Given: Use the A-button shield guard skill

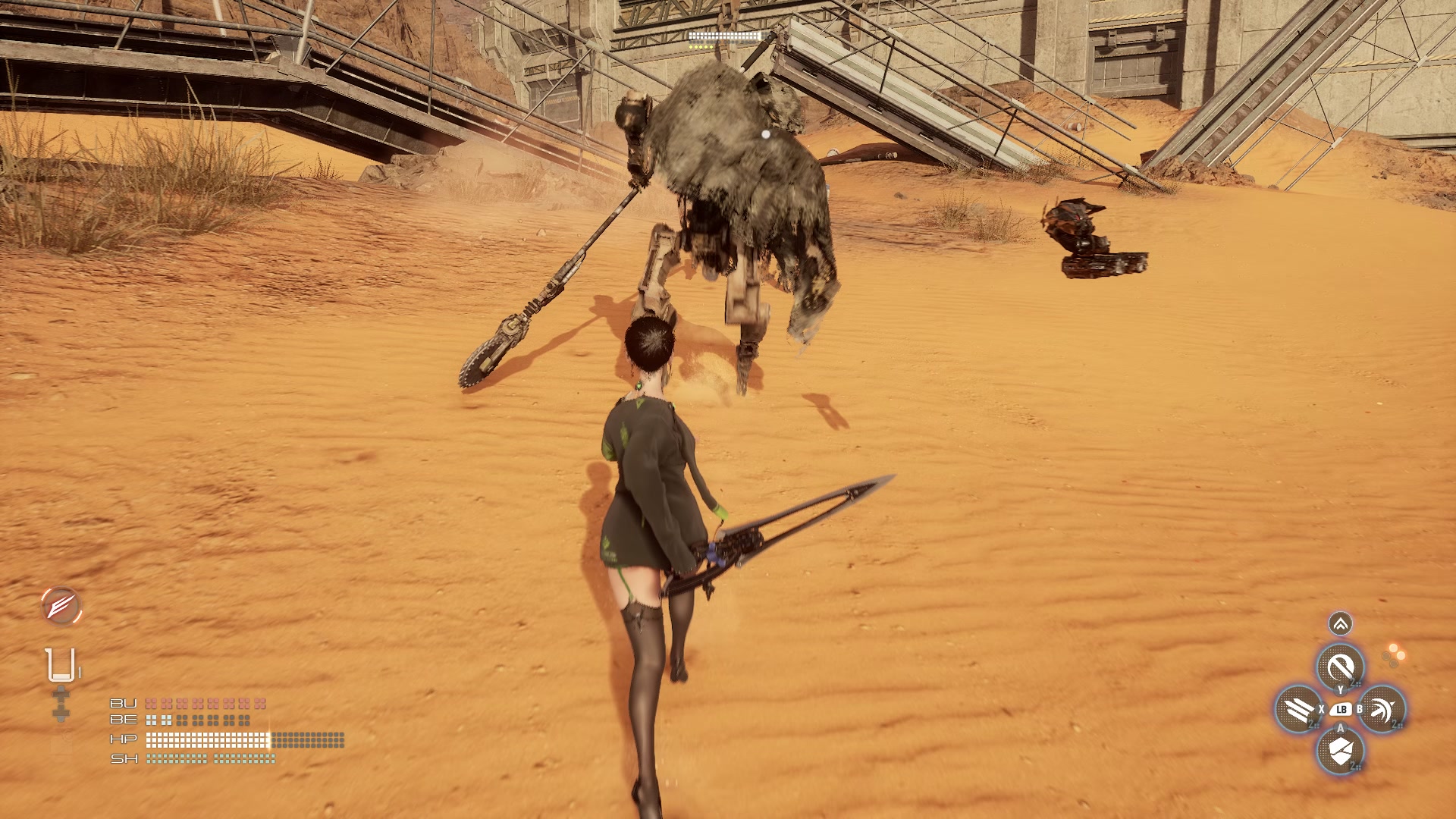Looking at the screenshot, I should [1341, 752].
